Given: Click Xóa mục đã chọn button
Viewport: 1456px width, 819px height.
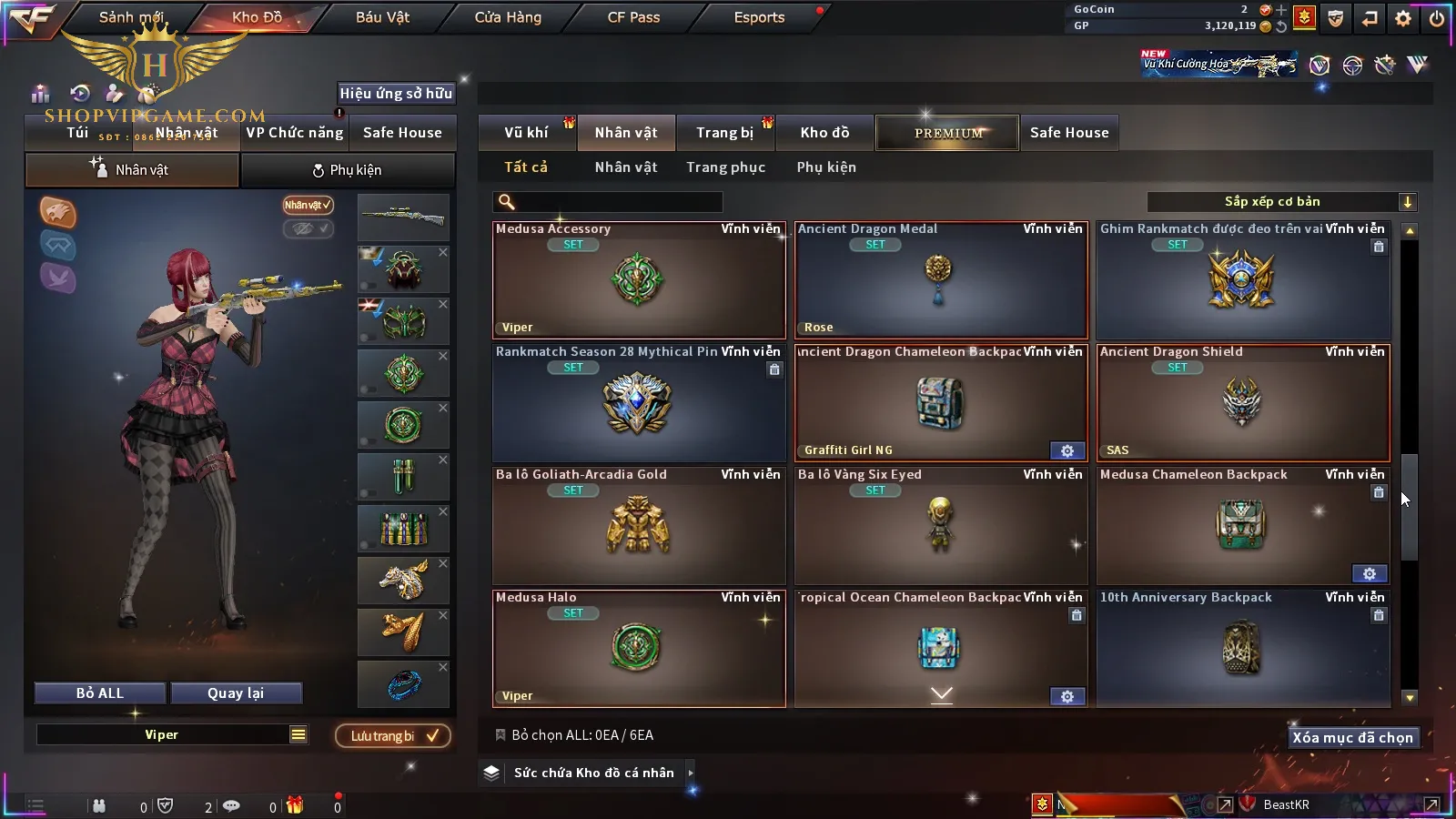Looking at the screenshot, I should point(1352,738).
